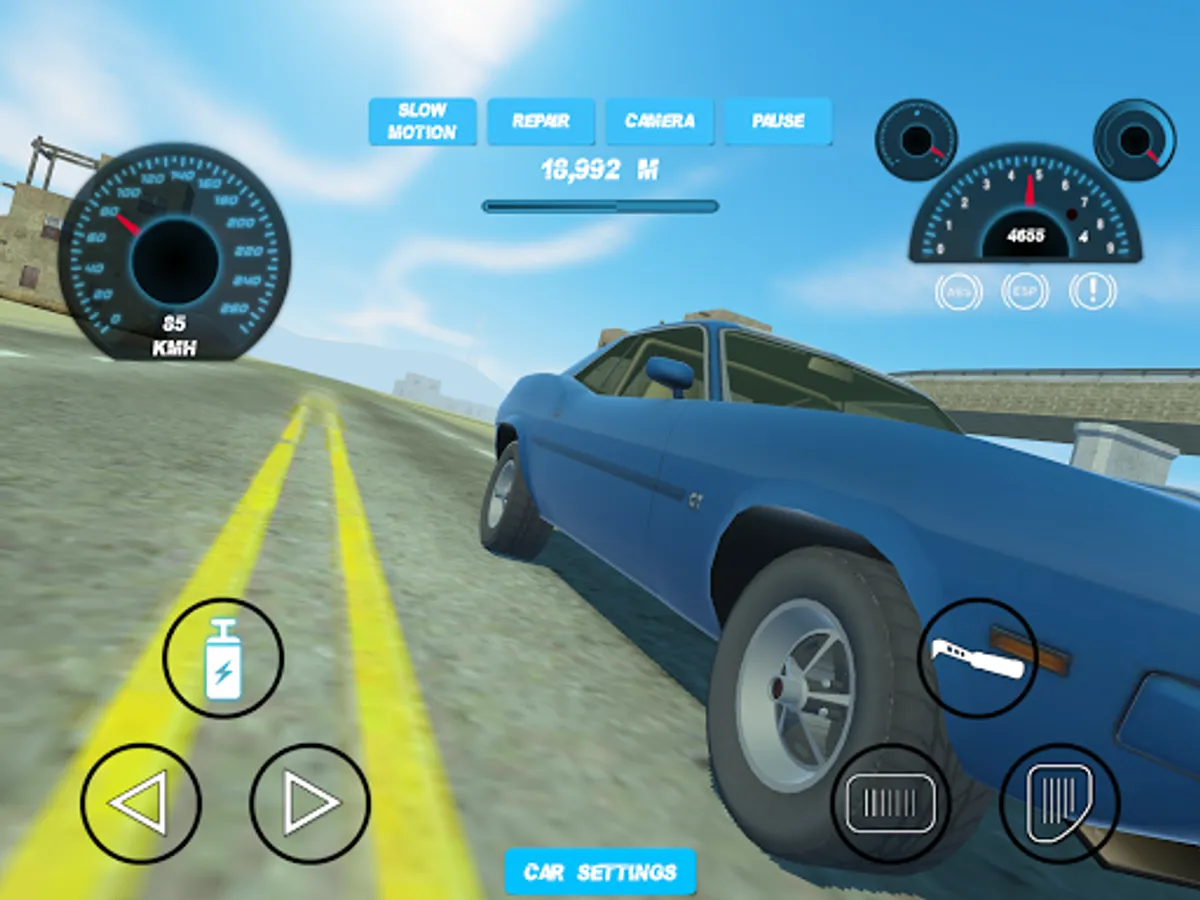1200x900 pixels.
Task: Switch view with the Camera button
Action: [x=660, y=121]
